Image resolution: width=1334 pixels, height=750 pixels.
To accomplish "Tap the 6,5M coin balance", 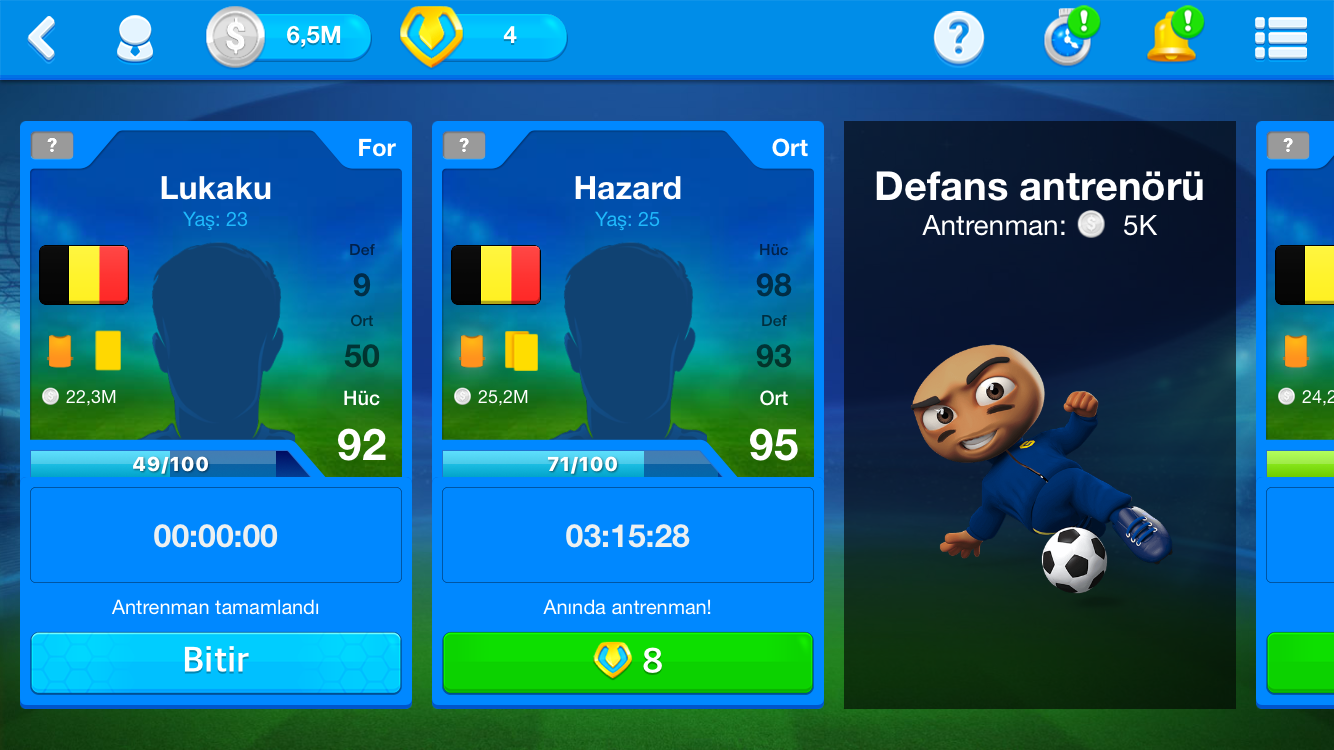I will (x=290, y=37).
